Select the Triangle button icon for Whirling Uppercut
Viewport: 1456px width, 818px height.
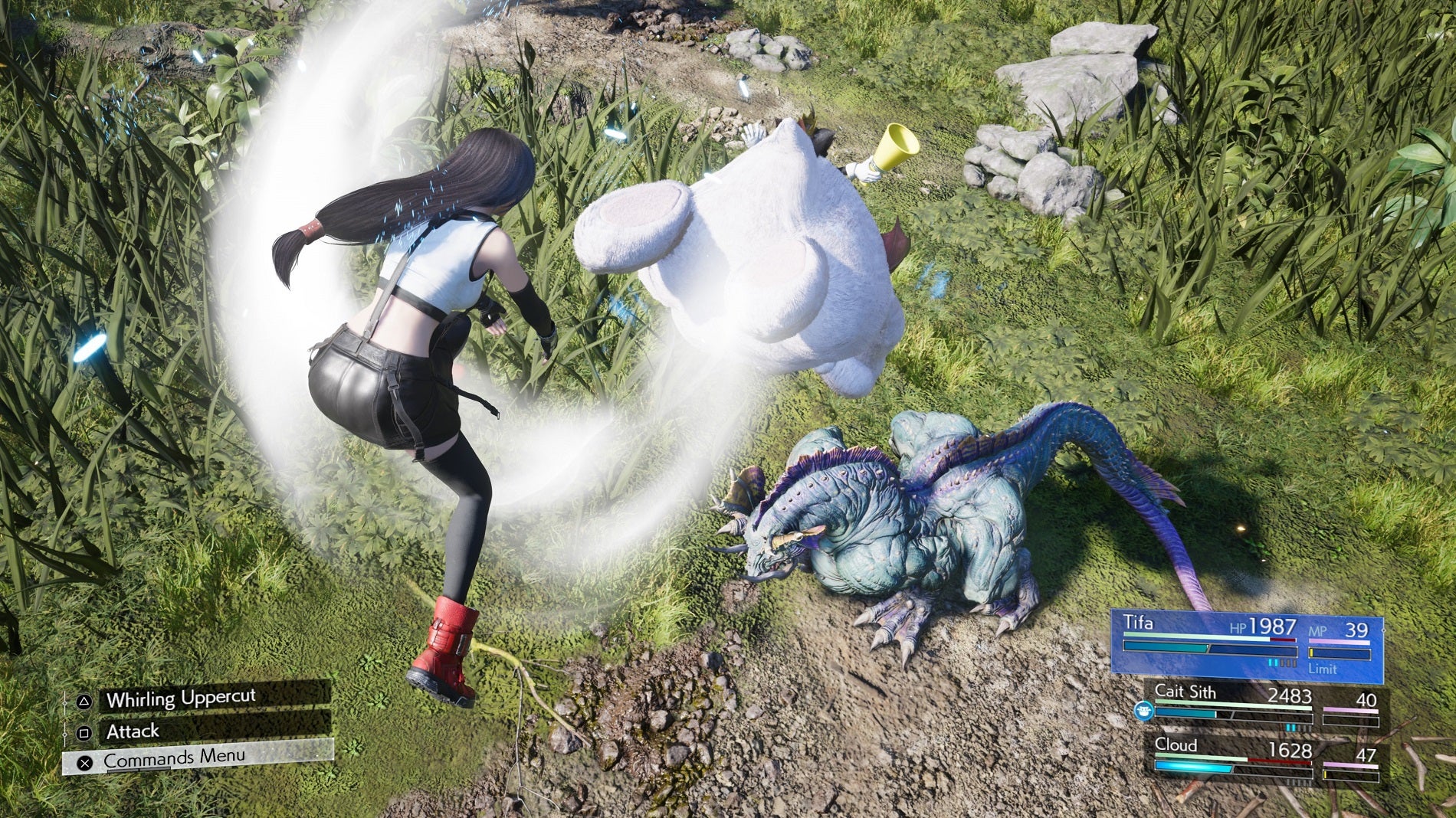pos(84,701)
